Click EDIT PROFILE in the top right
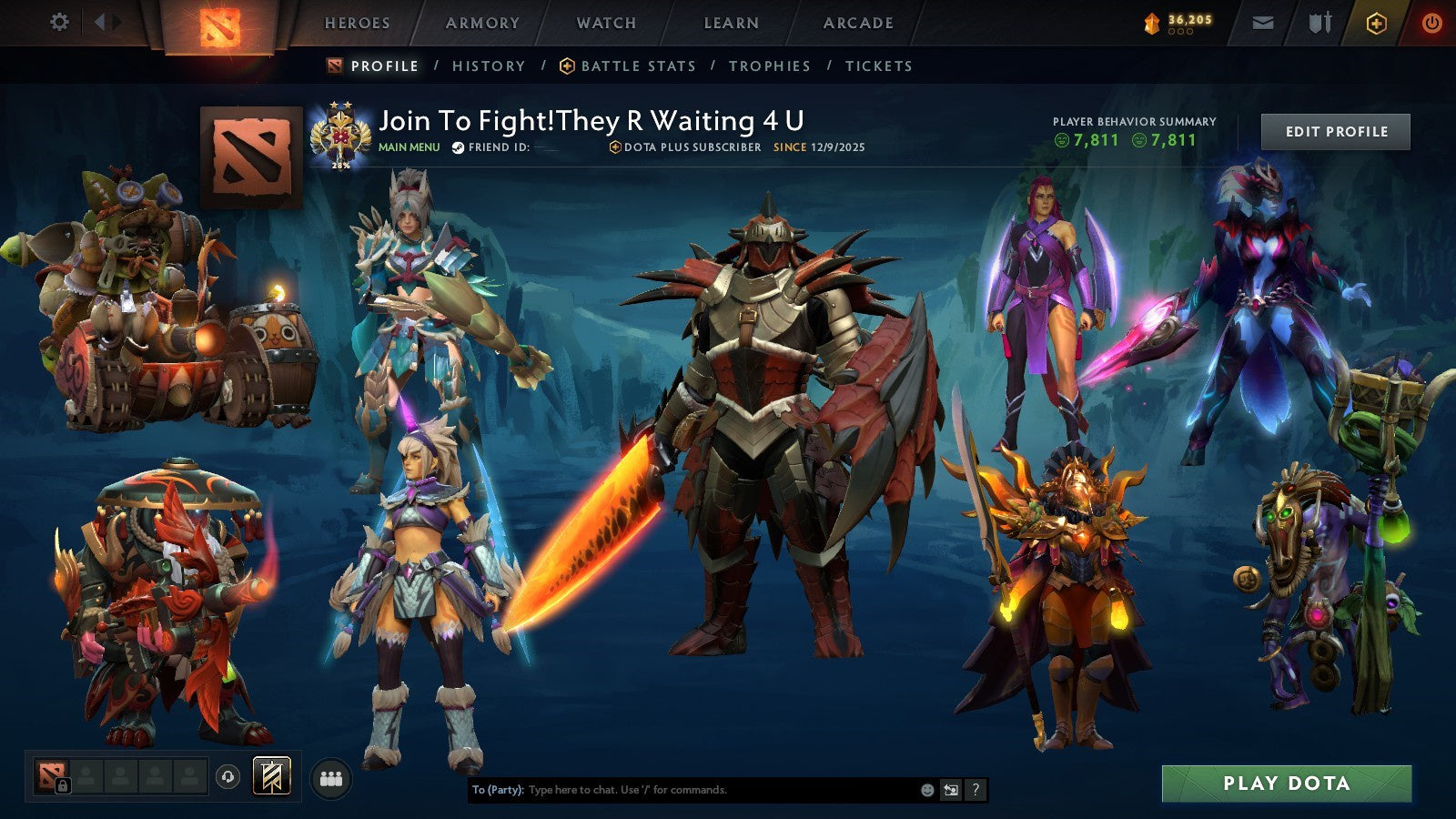 [x=1333, y=131]
